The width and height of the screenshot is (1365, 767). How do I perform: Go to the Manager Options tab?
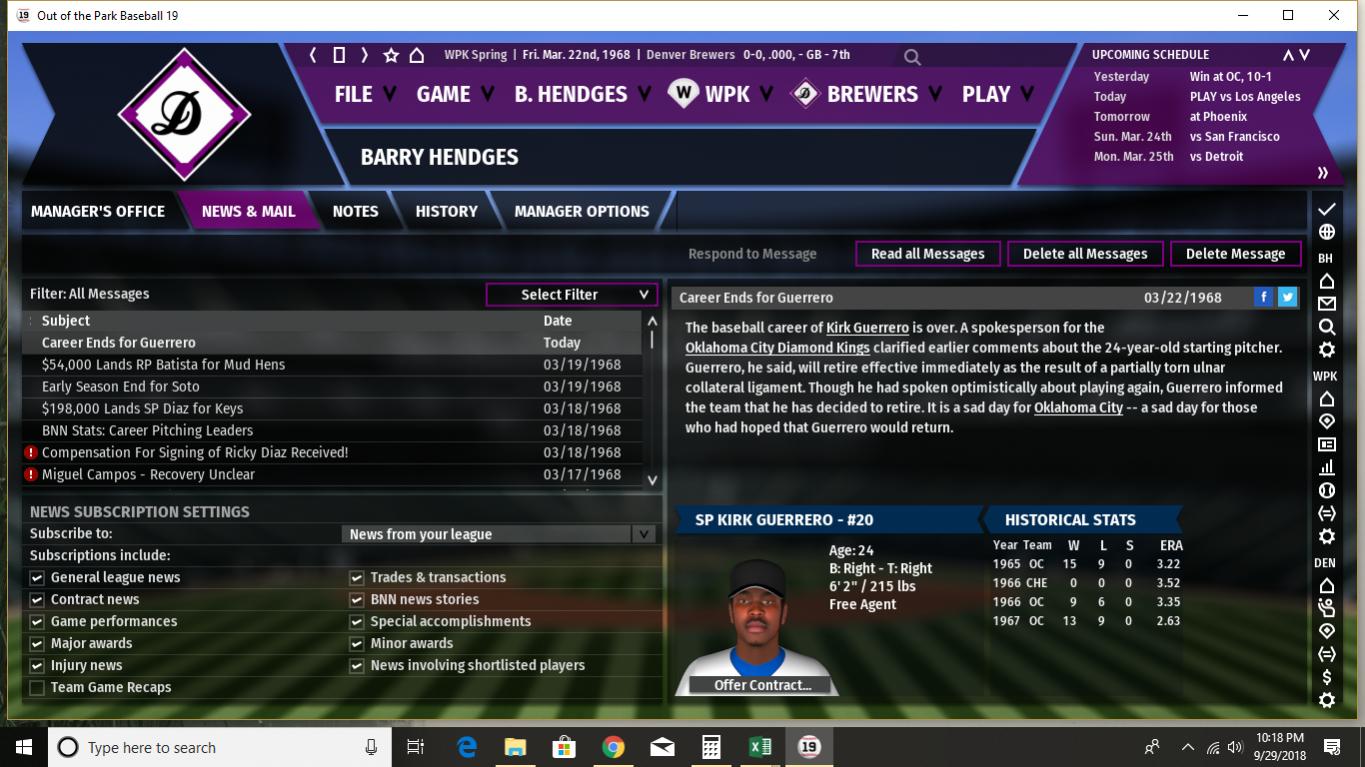(x=581, y=211)
